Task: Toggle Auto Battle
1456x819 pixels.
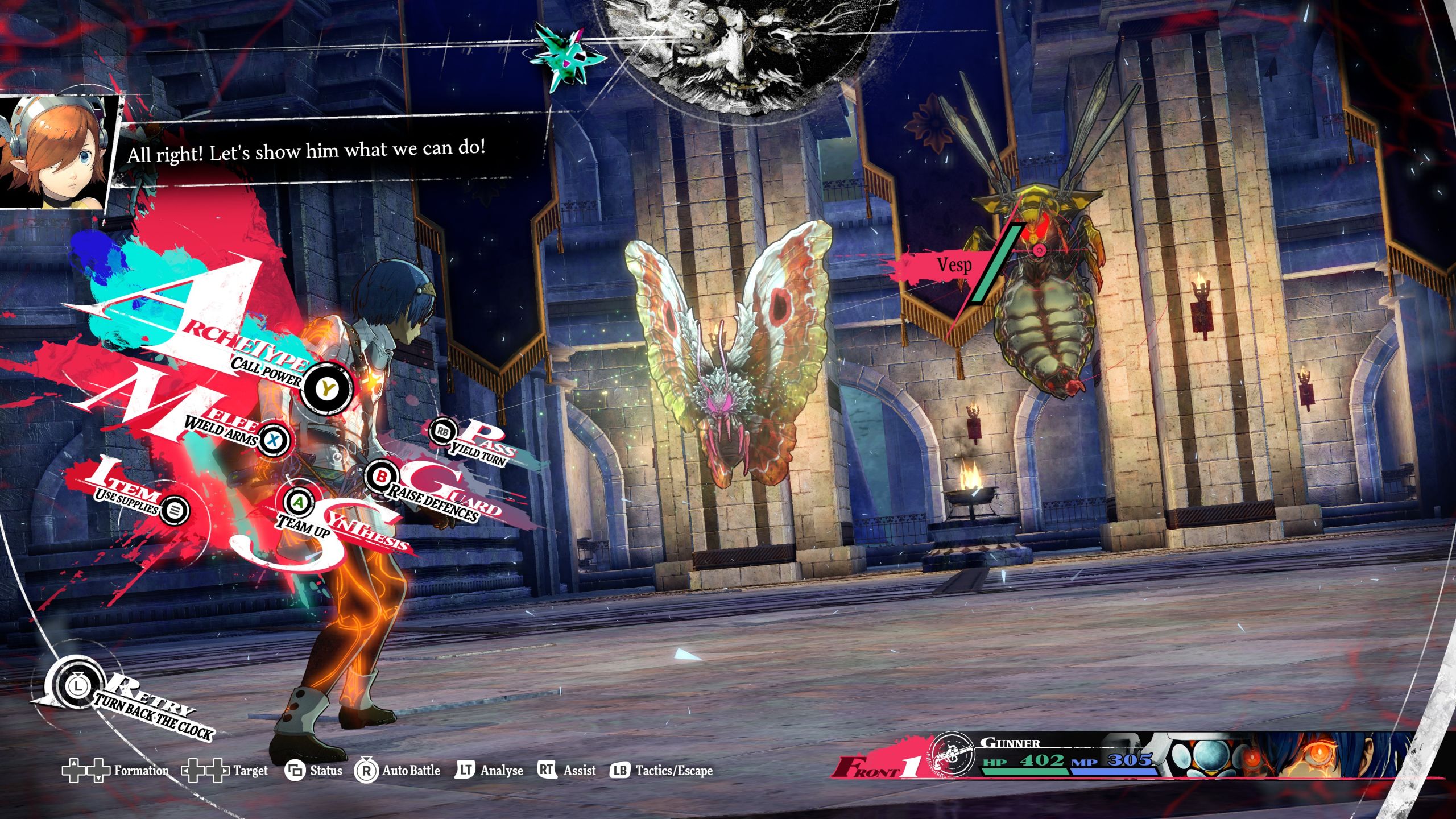Action: point(398,771)
